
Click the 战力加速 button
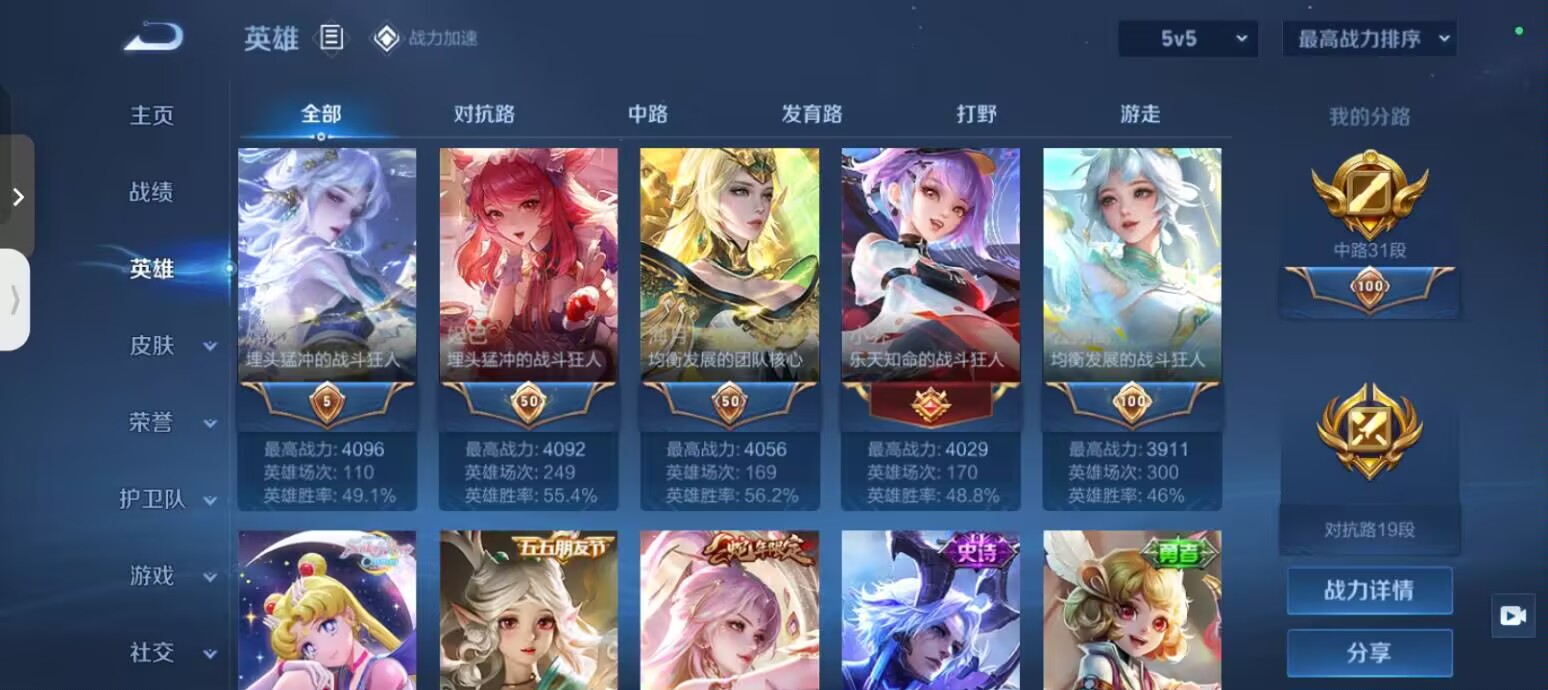tap(425, 38)
